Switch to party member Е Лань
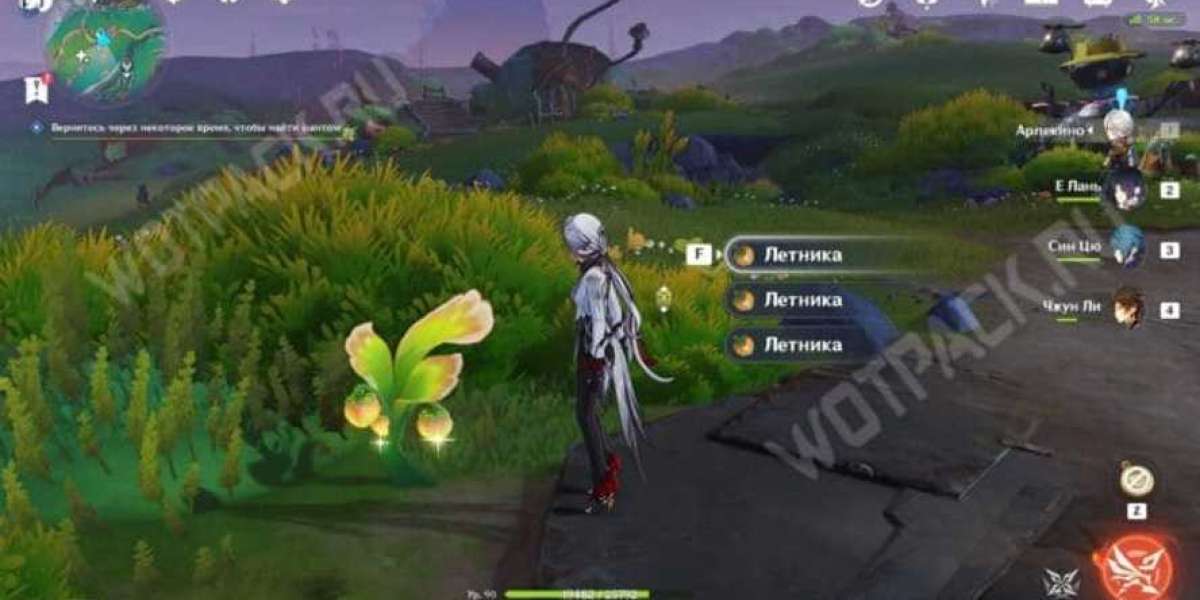The height and width of the screenshot is (600, 1200). click(1127, 192)
